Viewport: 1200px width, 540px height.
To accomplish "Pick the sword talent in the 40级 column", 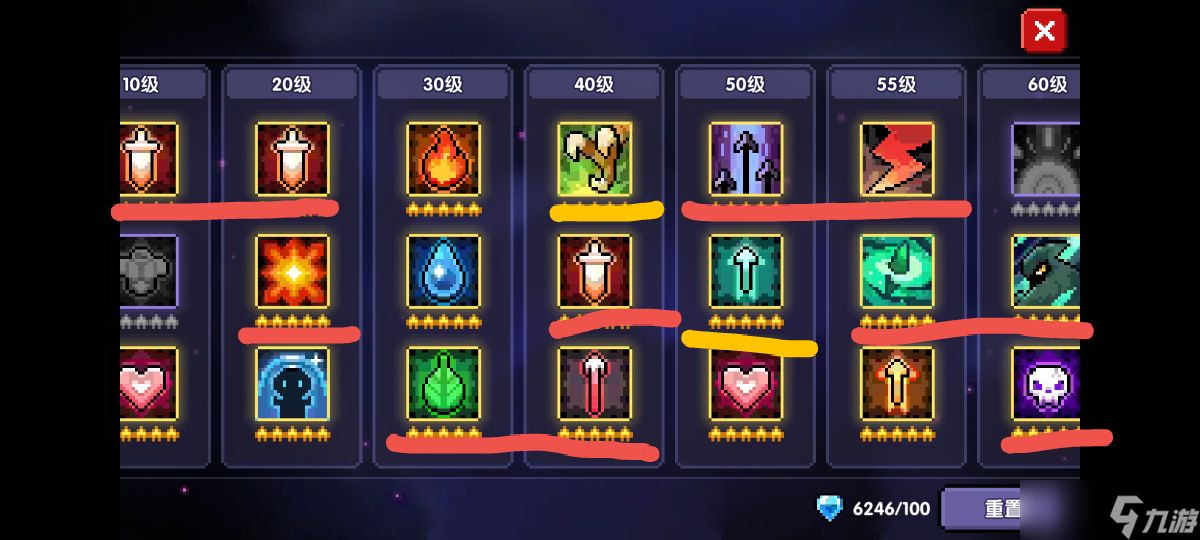I will click(594, 271).
